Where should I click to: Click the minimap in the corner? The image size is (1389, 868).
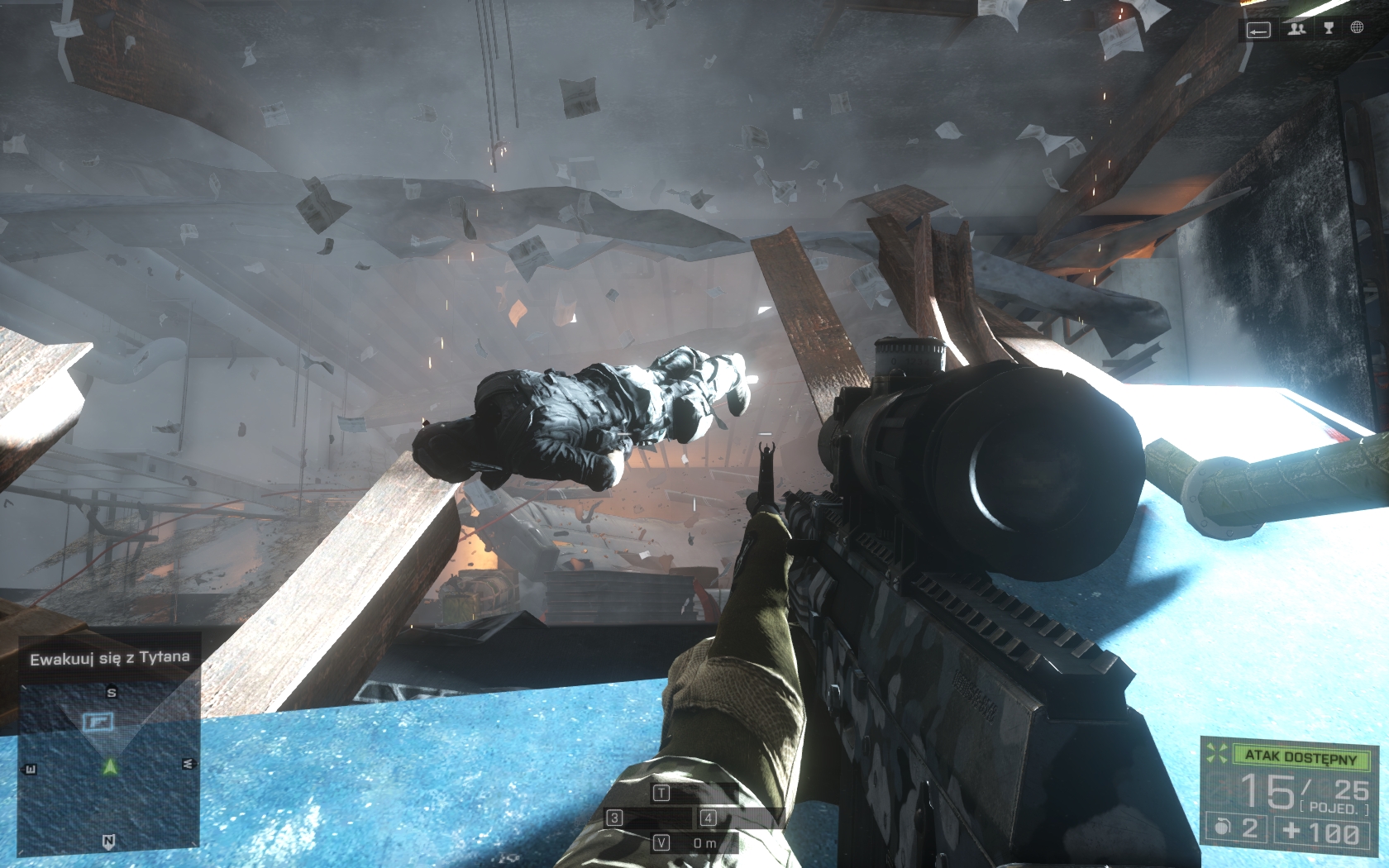(x=108, y=766)
